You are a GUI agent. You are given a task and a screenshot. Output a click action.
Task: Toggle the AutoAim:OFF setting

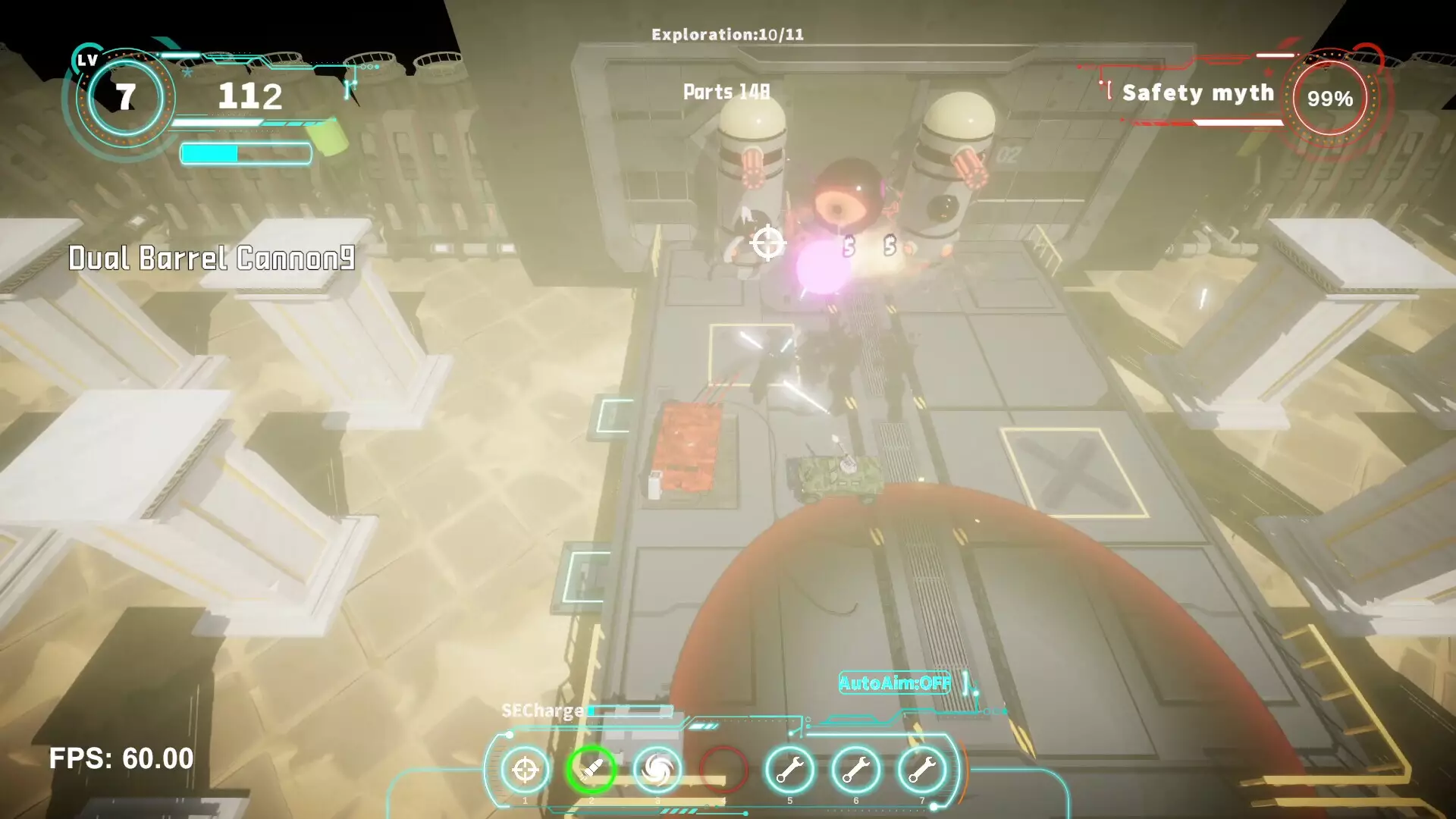click(895, 683)
